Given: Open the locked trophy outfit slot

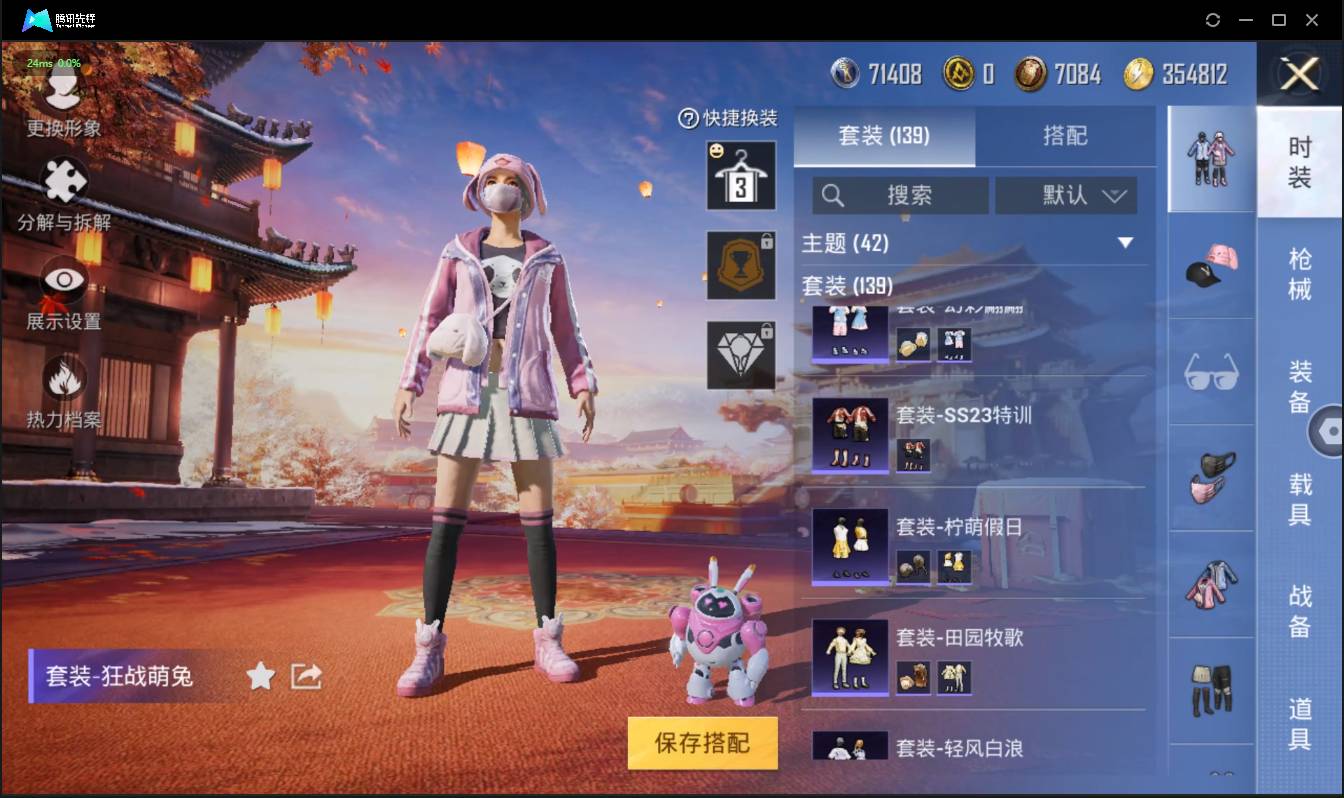Looking at the screenshot, I should click(x=740, y=265).
